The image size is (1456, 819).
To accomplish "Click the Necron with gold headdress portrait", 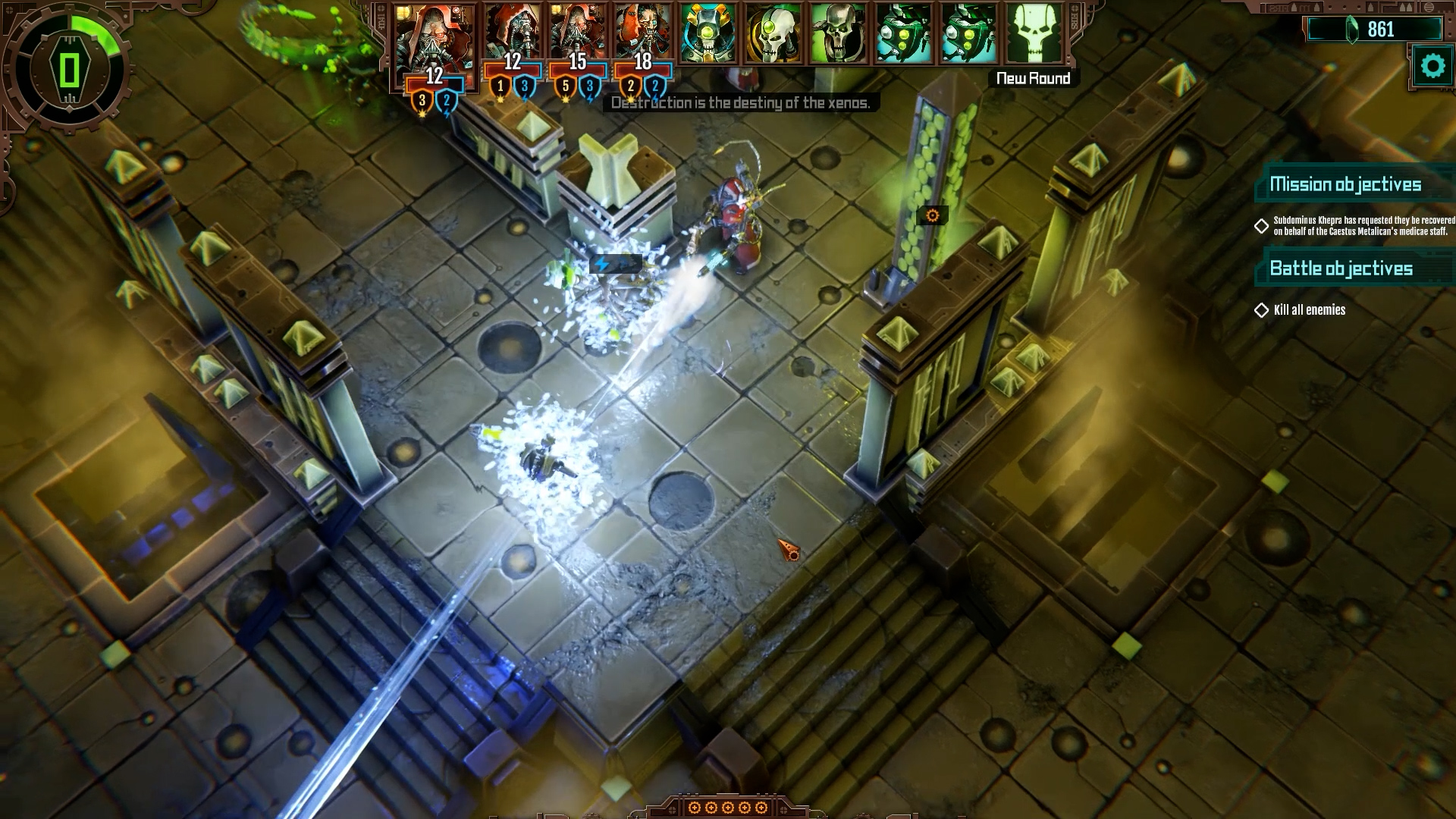I will point(708,33).
